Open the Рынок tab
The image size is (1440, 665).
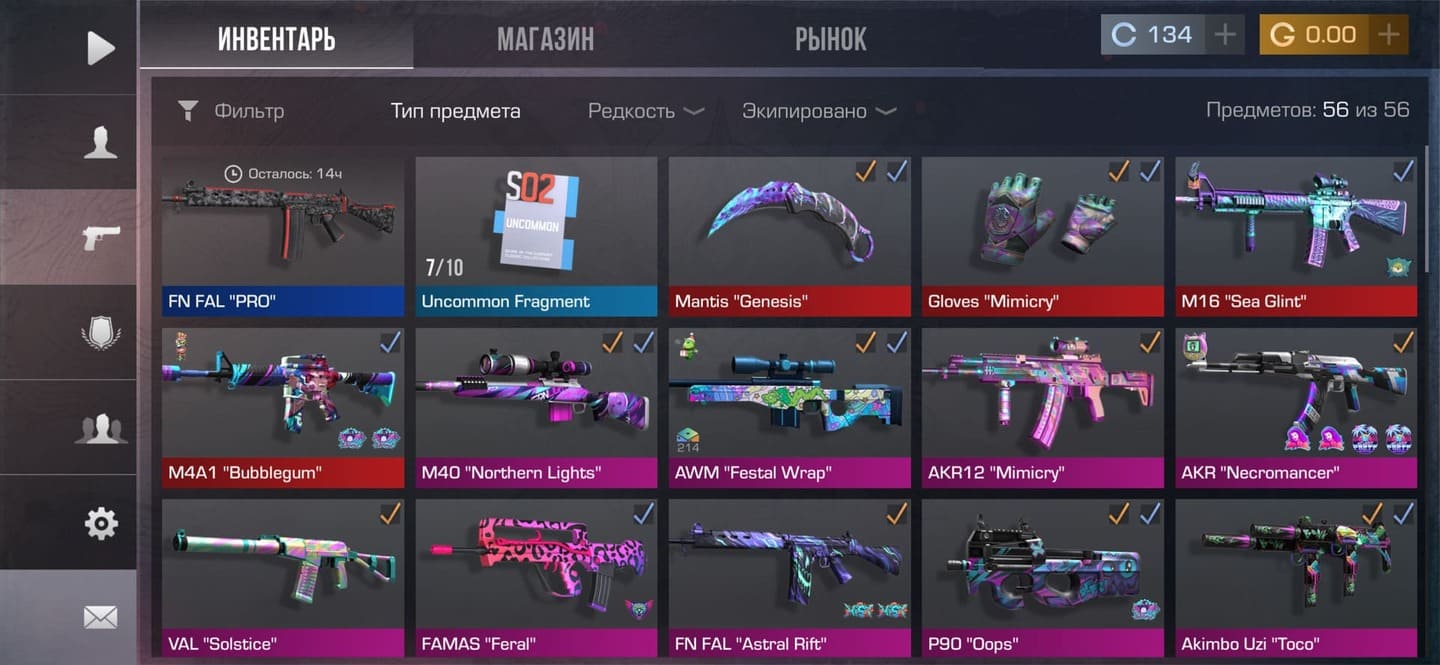click(830, 39)
